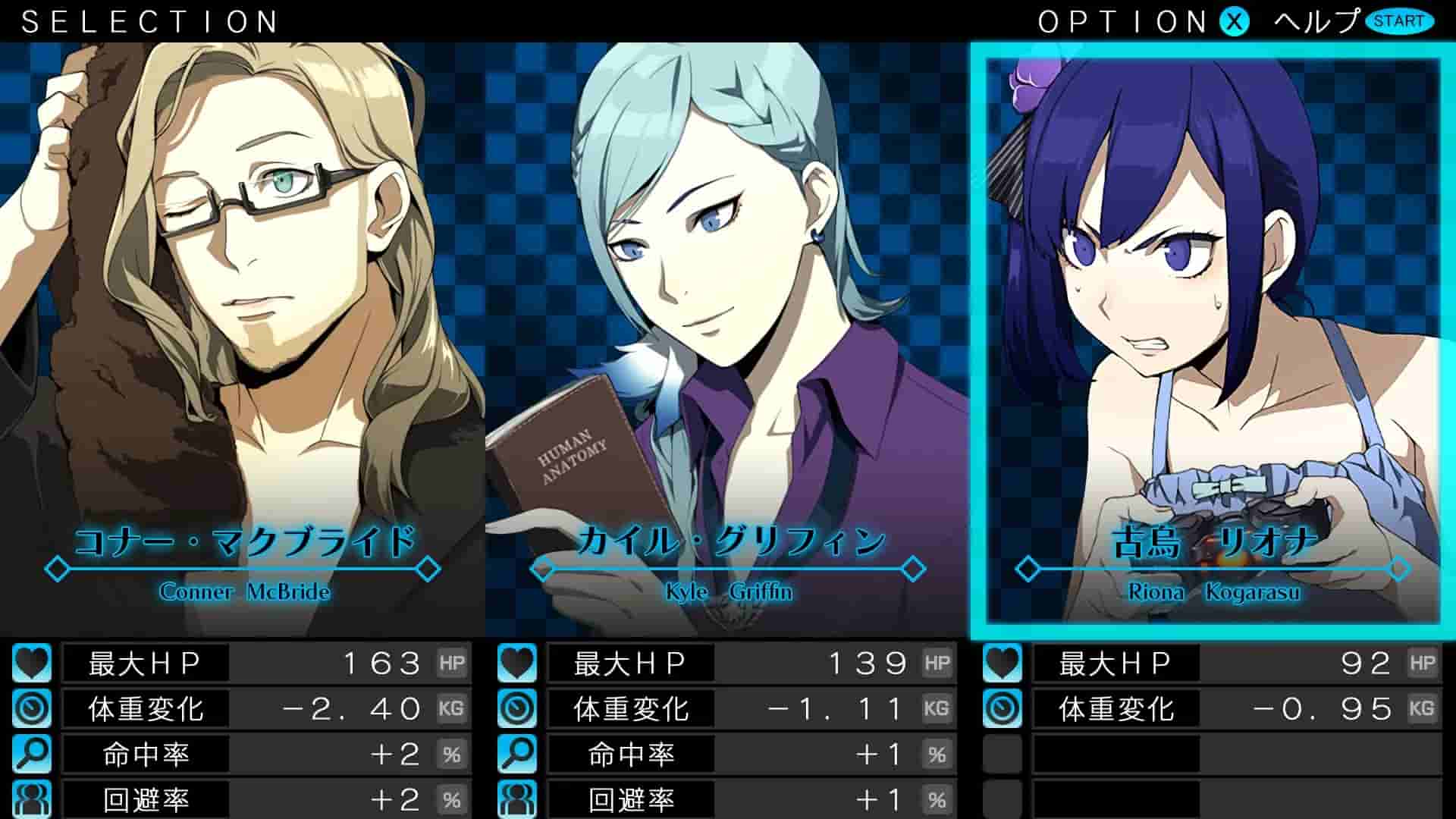
Task: Select the twin-figure 回避率 evasion icon under Kyle
Action: (516, 799)
